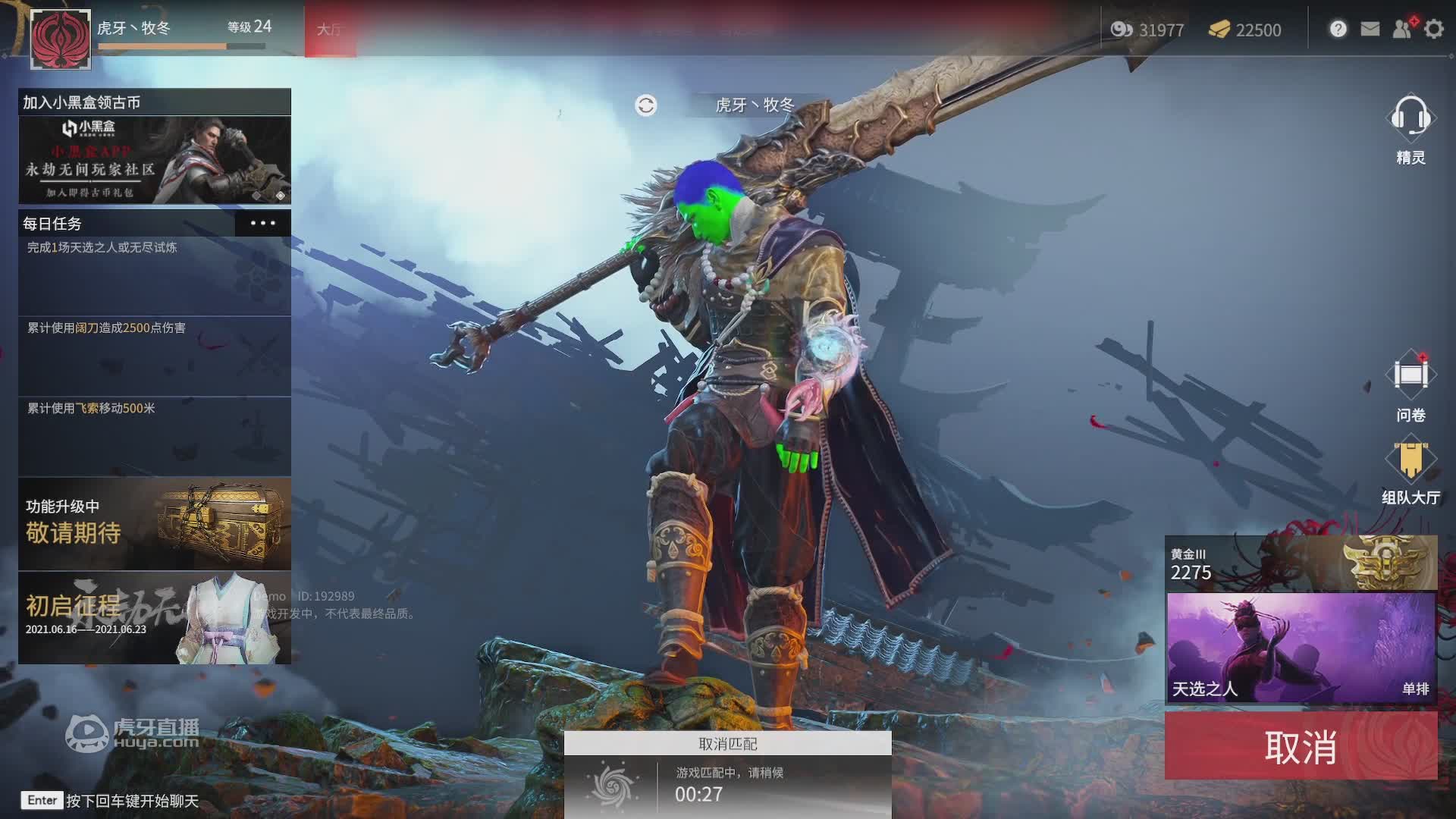This screenshot has width=1456, height=819.
Task: Open the 天选之人 solo mode selector
Action: pos(1301,648)
